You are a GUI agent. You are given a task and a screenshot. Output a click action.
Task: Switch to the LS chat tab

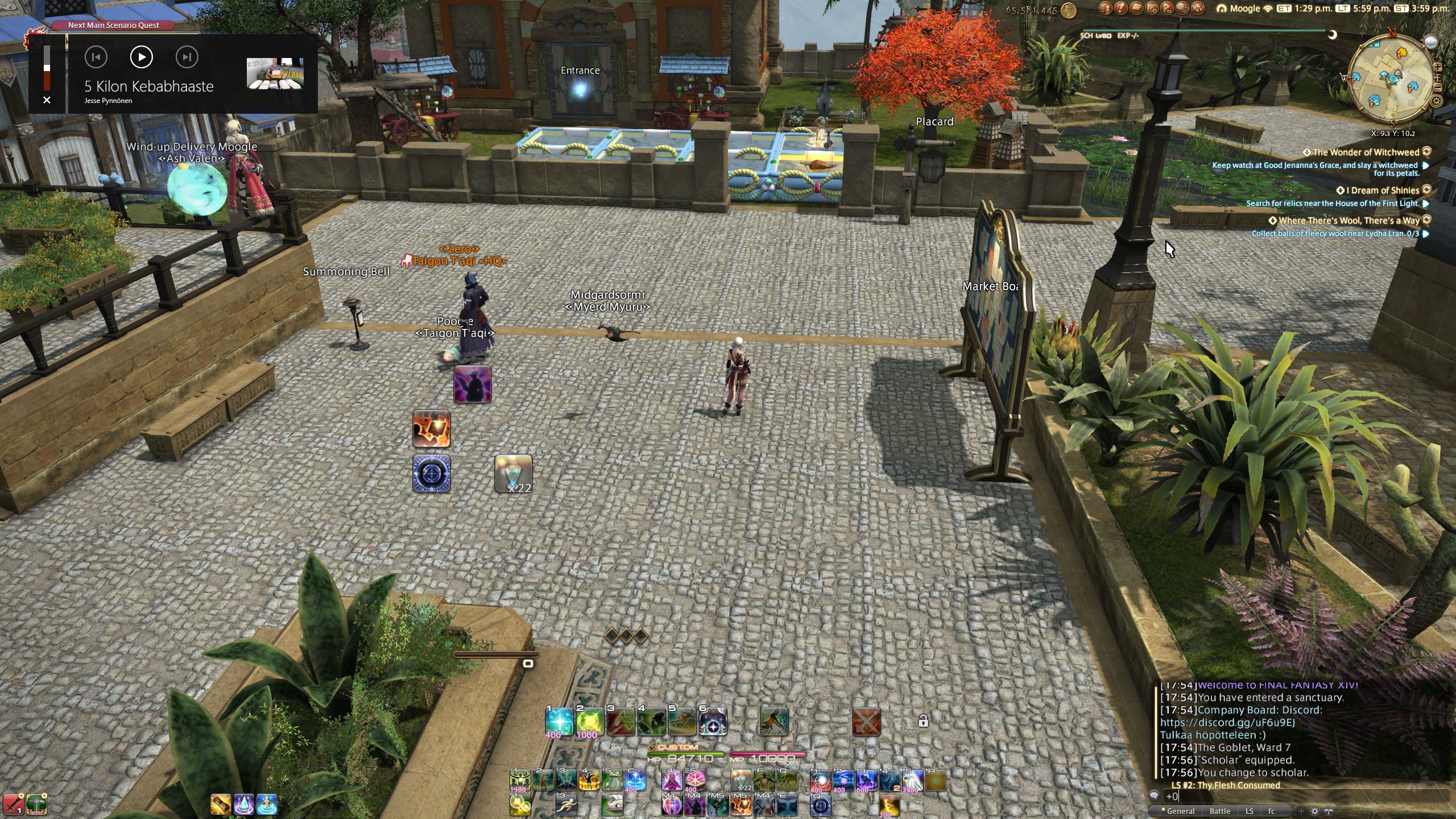click(1249, 812)
